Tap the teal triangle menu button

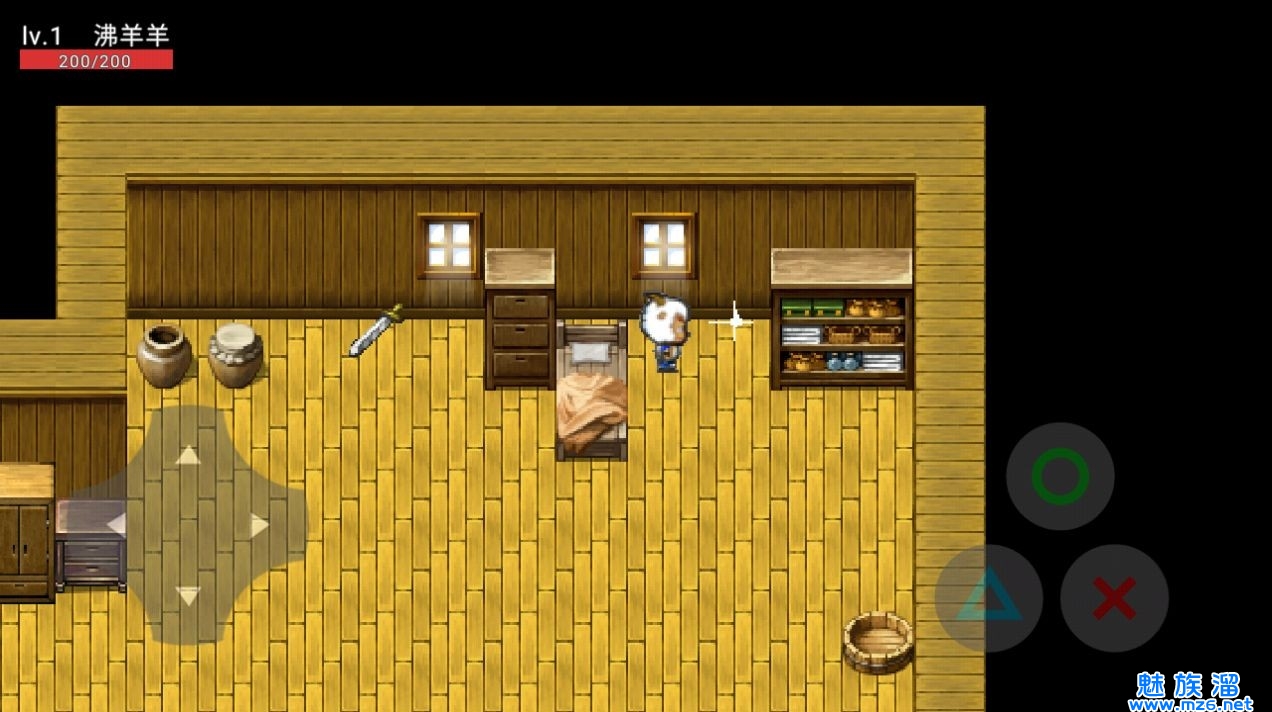pyautogui.click(x=989, y=598)
